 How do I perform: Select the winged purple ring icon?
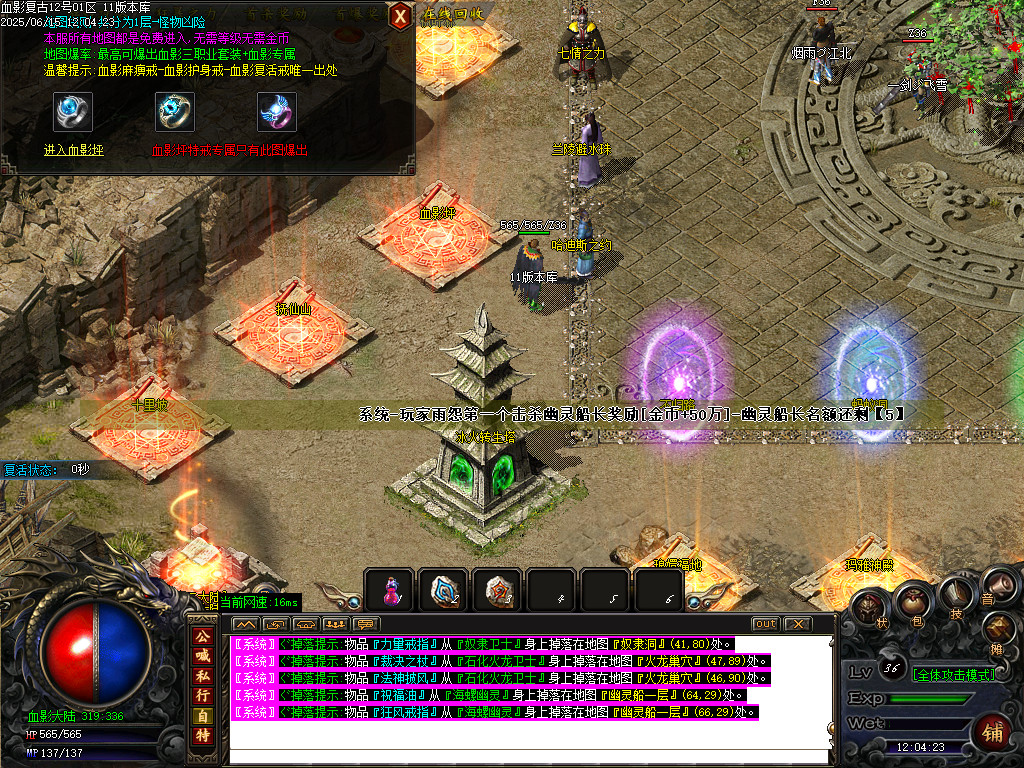[277, 112]
